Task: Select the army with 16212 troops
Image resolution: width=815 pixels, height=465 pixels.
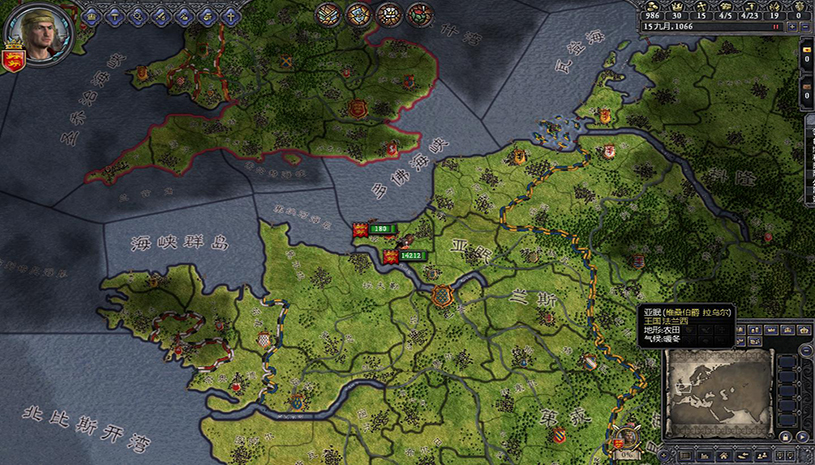Action: (413, 255)
